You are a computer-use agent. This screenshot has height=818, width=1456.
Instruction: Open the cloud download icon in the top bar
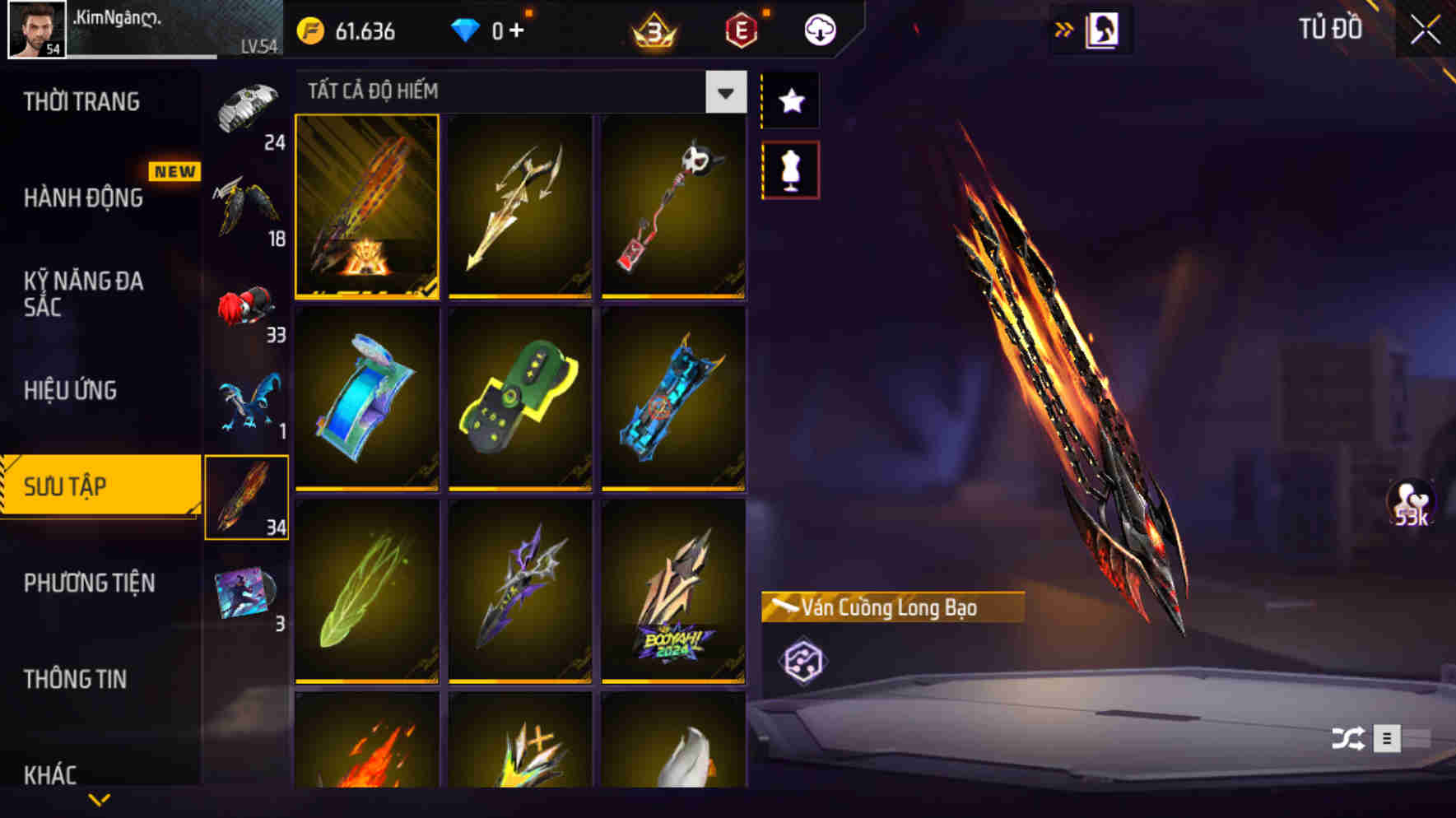[819, 31]
